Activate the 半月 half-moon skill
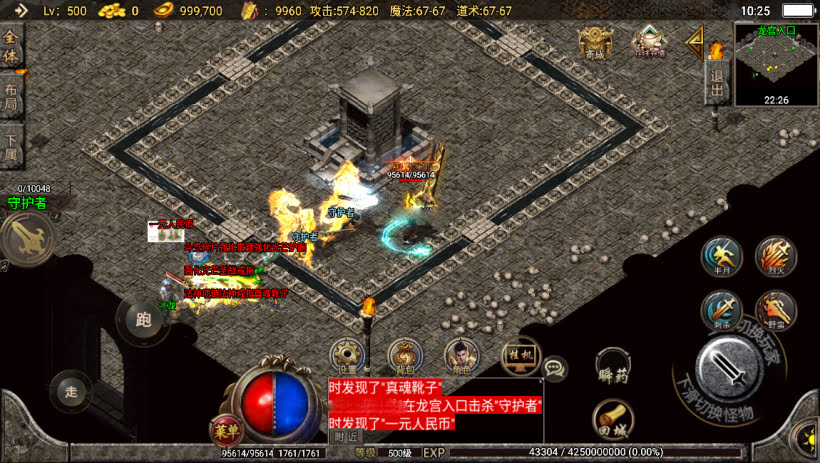This screenshot has height=463, width=820. click(721, 257)
